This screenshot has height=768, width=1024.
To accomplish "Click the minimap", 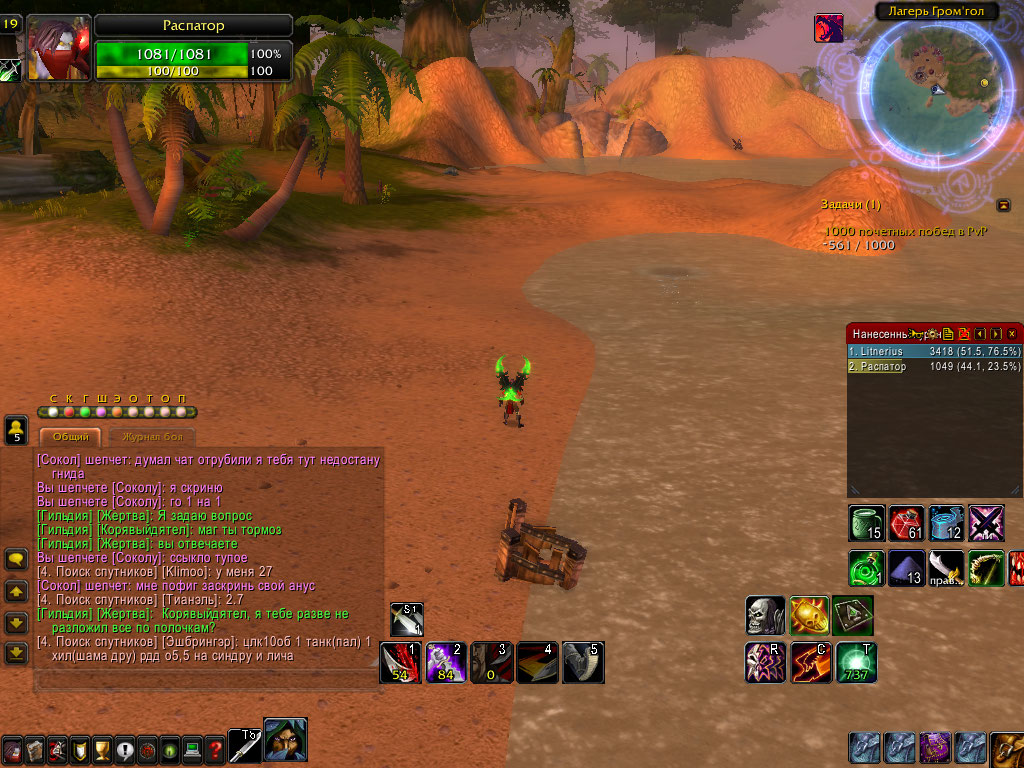I will point(929,90).
